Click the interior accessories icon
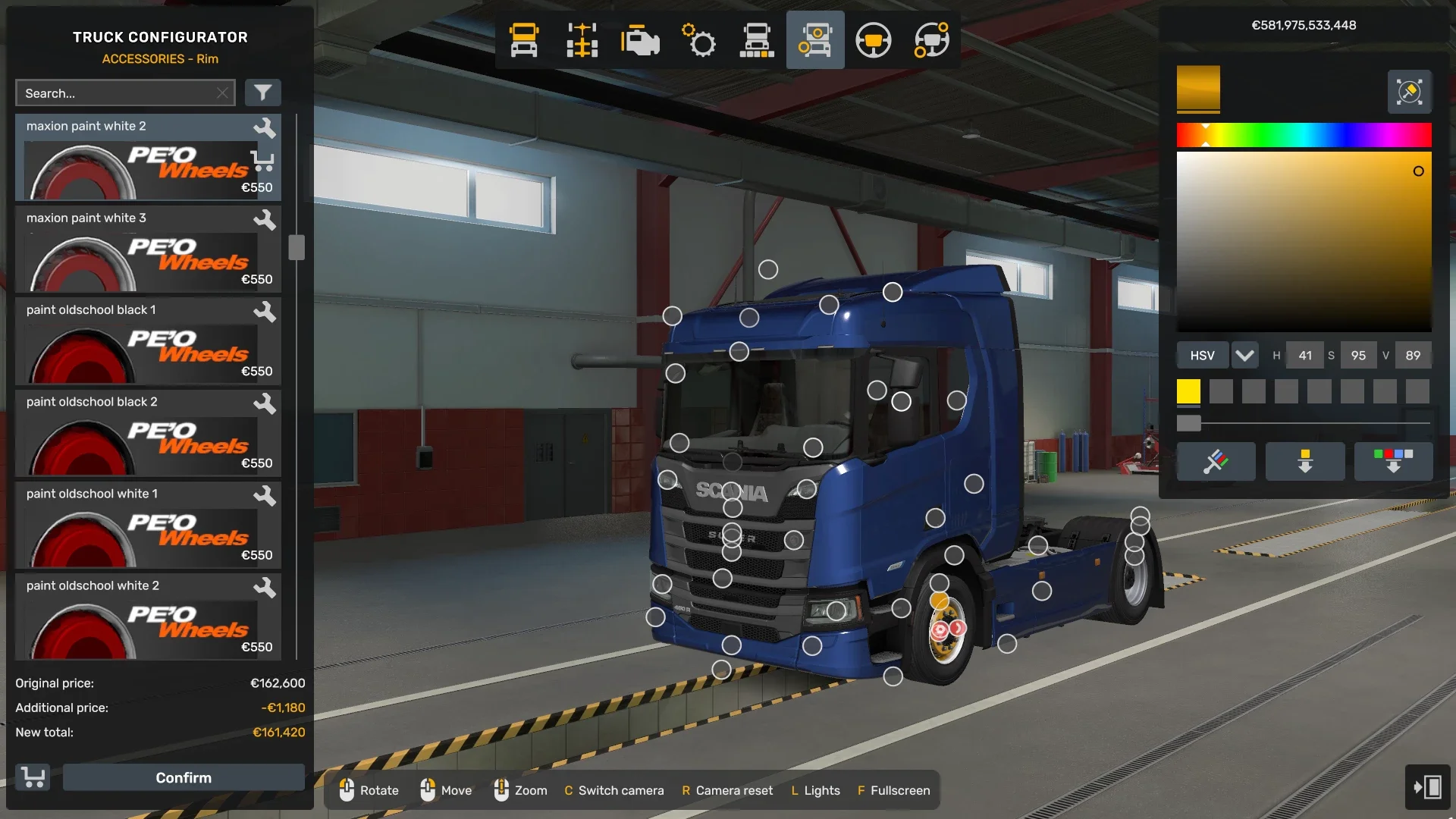The height and width of the screenshot is (819, 1456). [x=931, y=40]
